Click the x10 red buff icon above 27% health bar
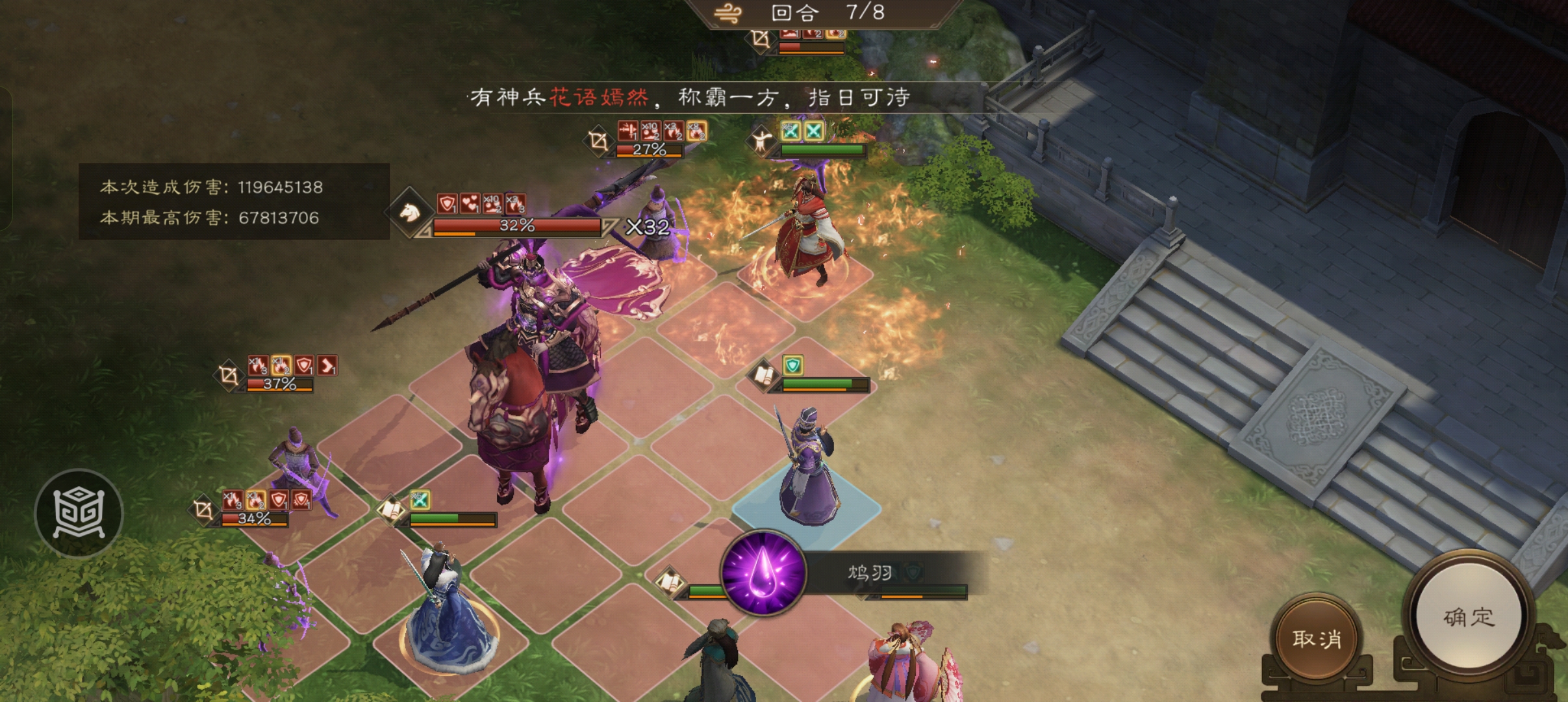Screen dimensions: 1568x702 point(650,130)
